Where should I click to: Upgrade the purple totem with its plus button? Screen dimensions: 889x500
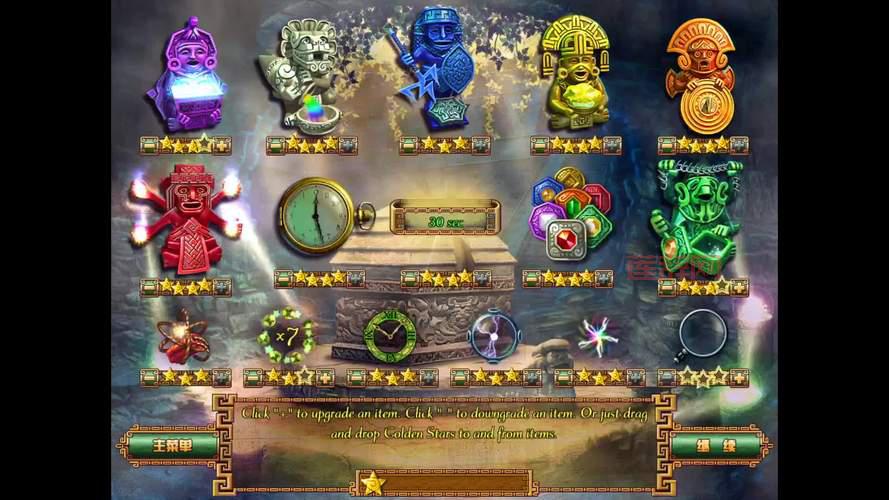222,145
